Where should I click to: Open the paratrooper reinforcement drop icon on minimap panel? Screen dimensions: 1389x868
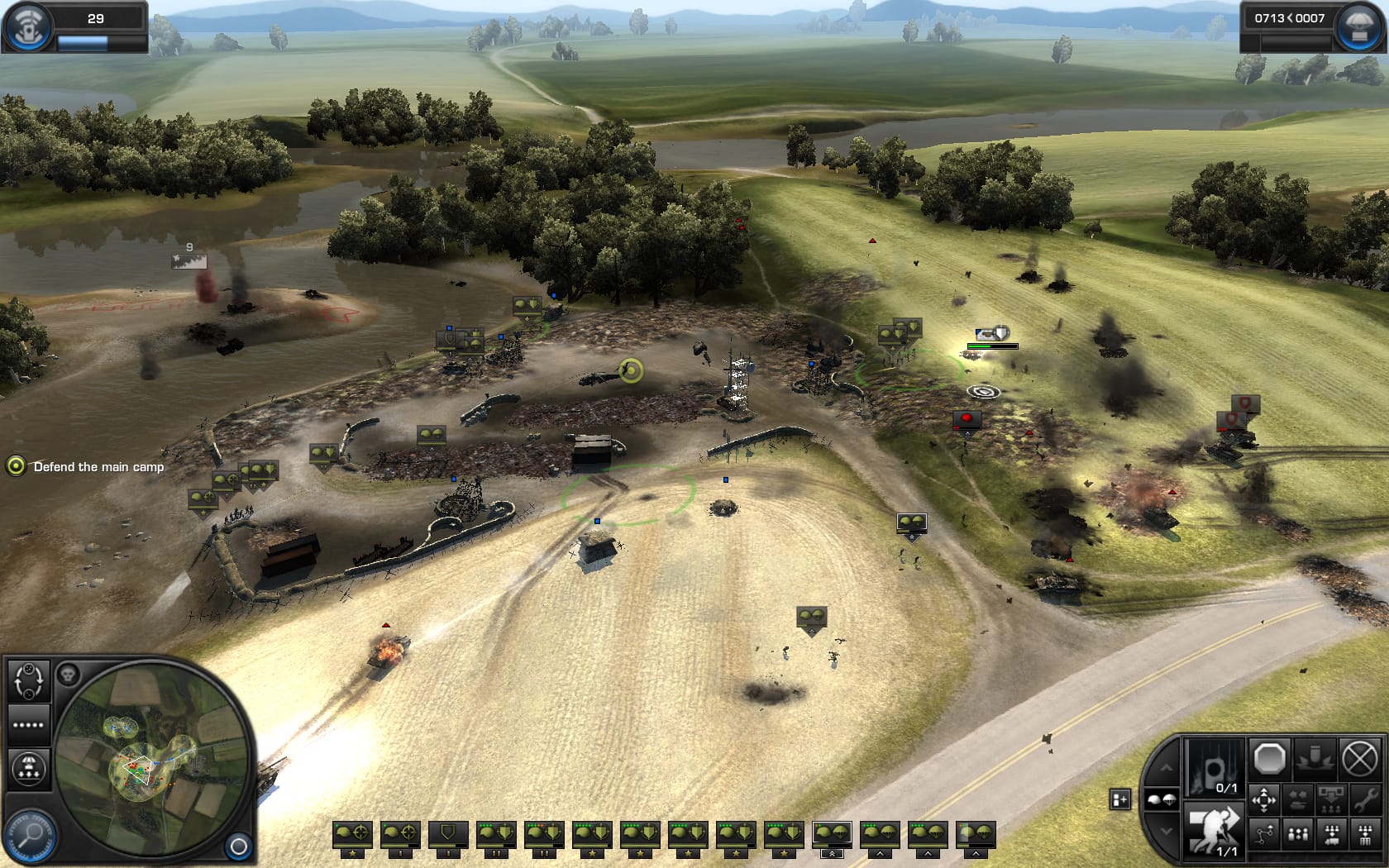tap(30, 767)
